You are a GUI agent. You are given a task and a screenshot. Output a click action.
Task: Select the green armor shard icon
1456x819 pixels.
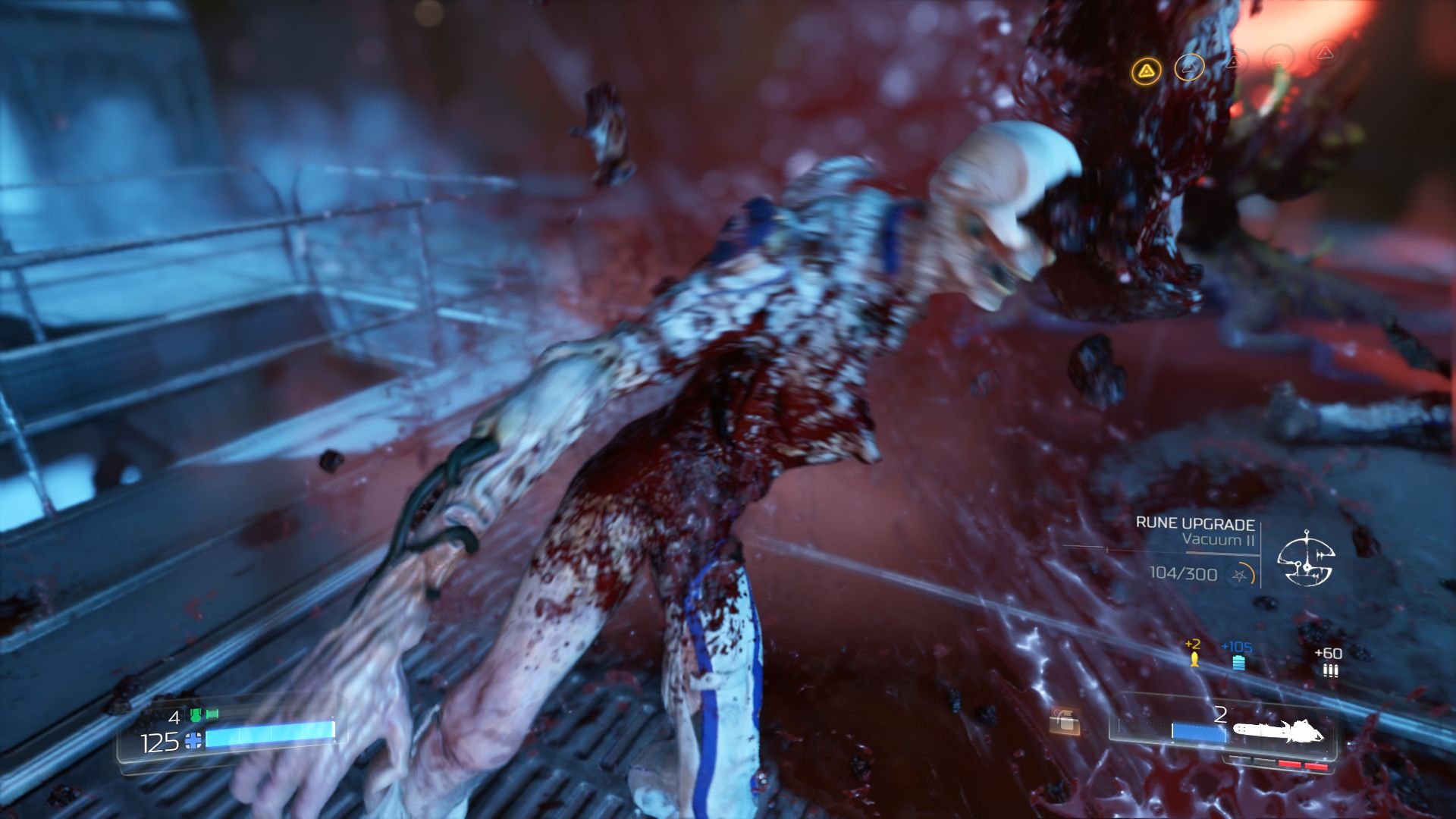(x=212, y=714)
